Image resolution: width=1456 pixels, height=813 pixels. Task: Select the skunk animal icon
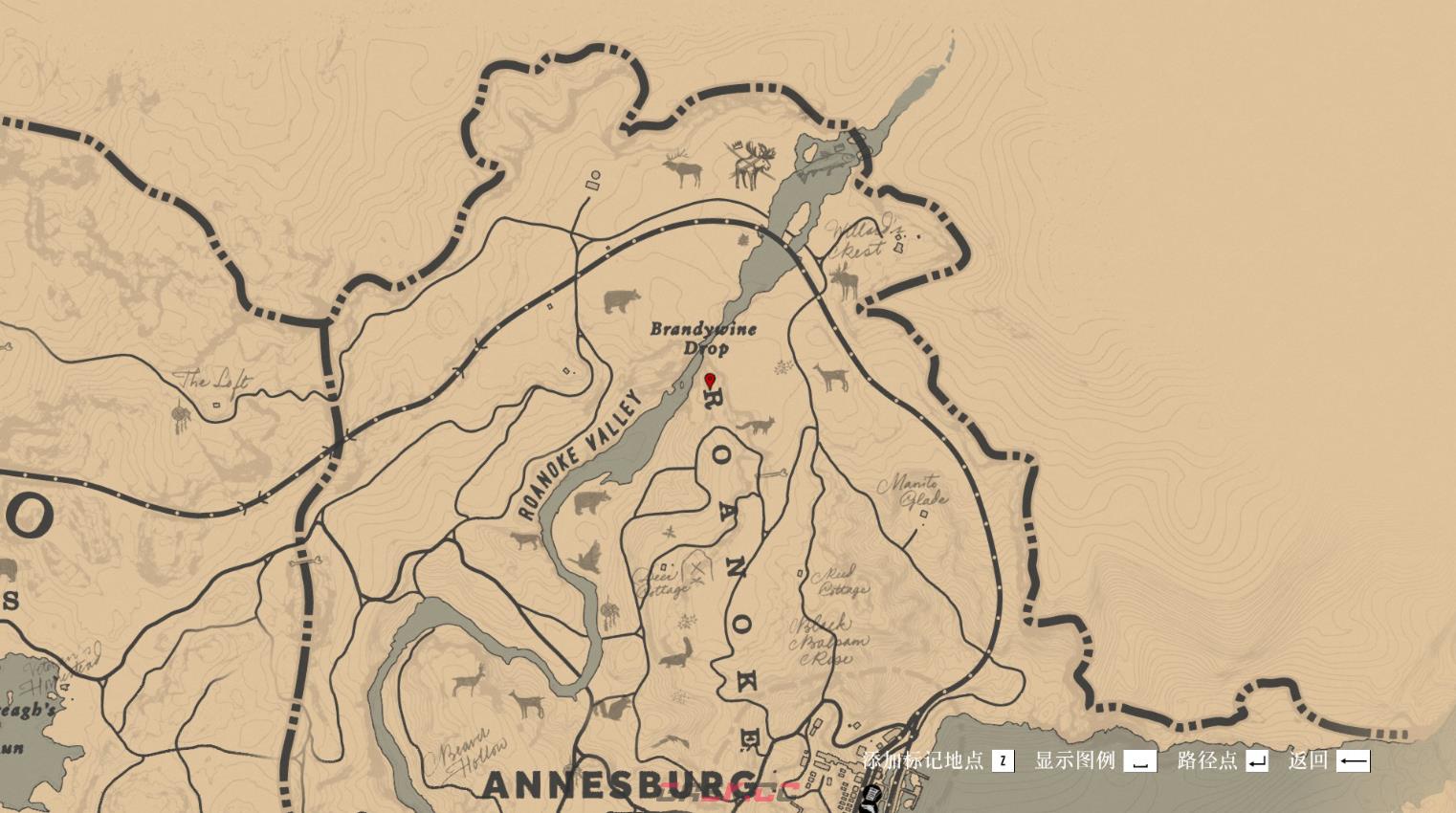[675, 655]
